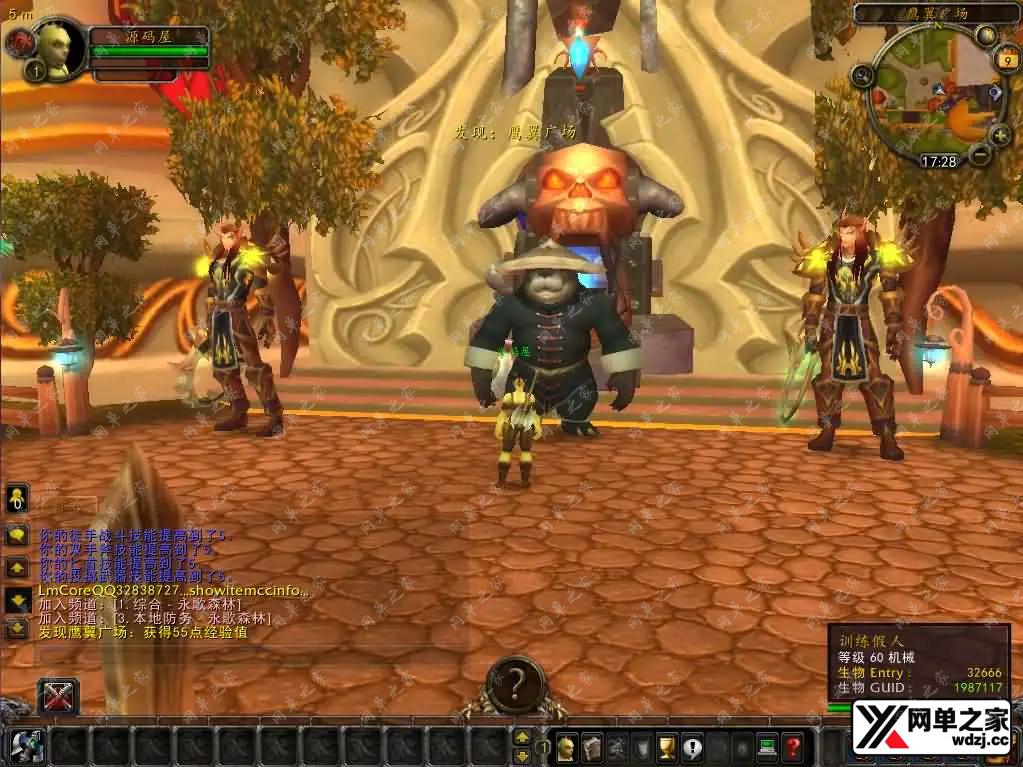Open help via red question mark
Screen dimensions: 1023x767
click(x=793, y=746)
